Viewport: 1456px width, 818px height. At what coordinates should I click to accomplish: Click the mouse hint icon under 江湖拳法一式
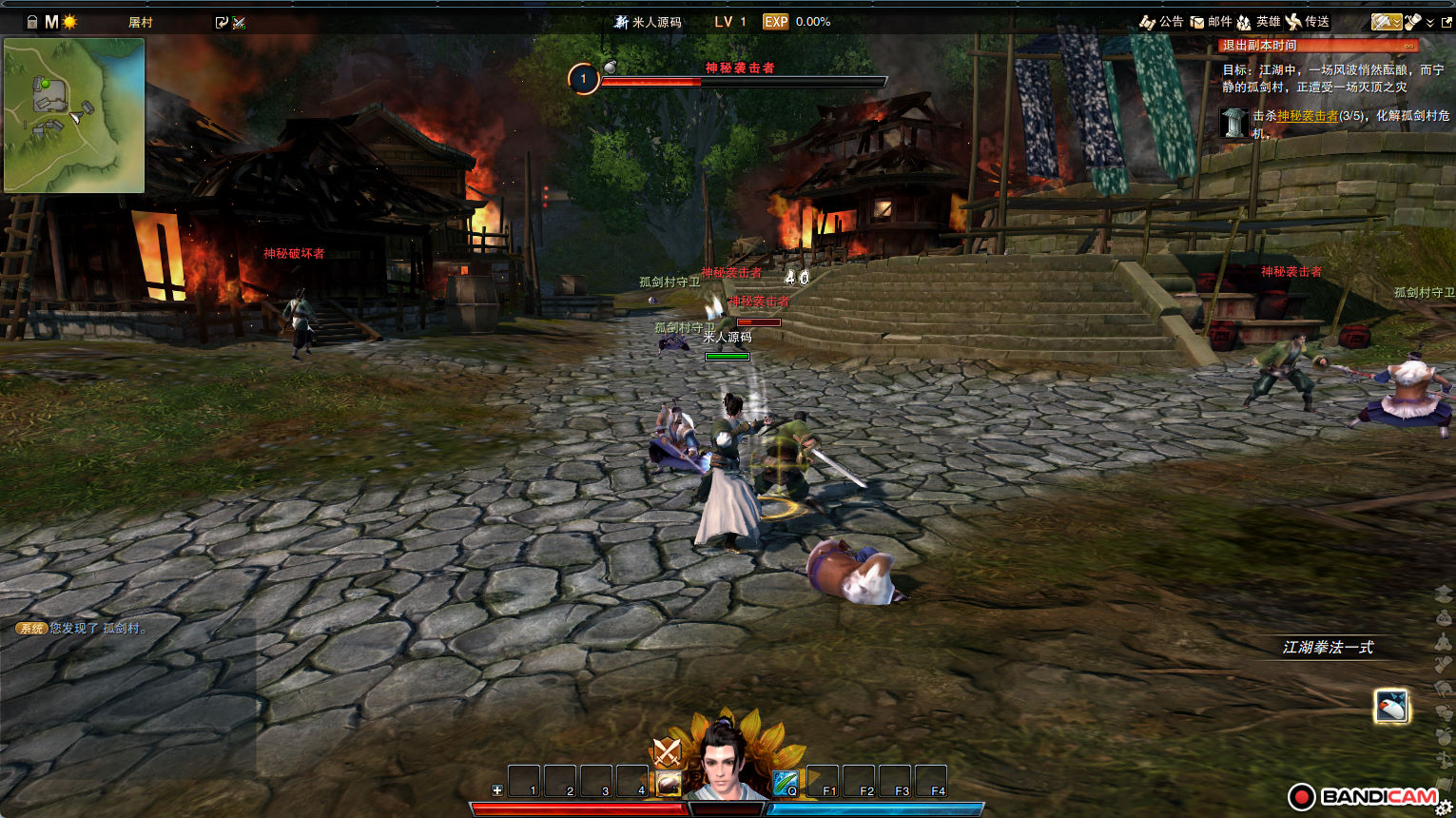click(x=1391, y=706)
